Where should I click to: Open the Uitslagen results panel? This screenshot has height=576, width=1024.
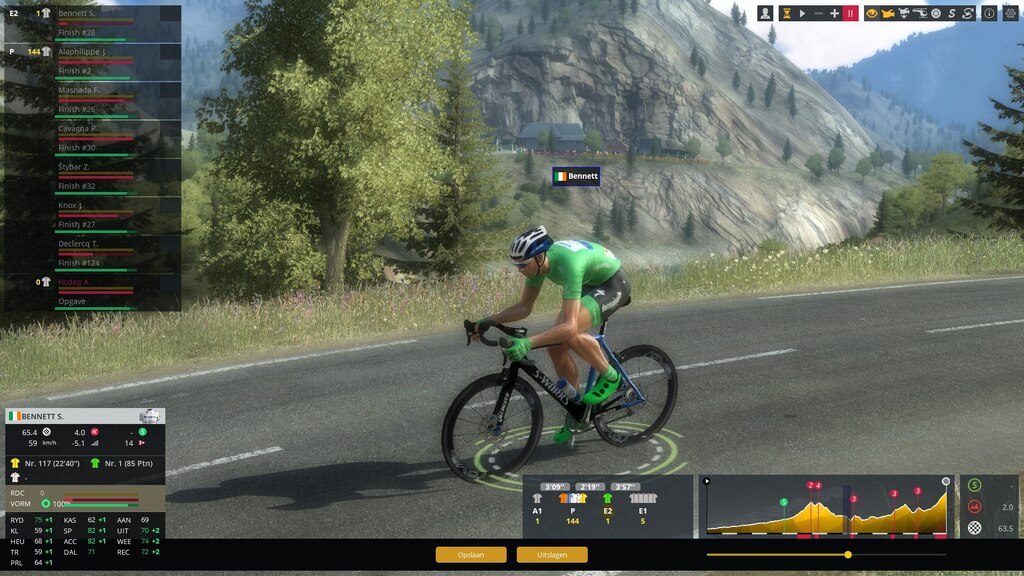[552, 554]
